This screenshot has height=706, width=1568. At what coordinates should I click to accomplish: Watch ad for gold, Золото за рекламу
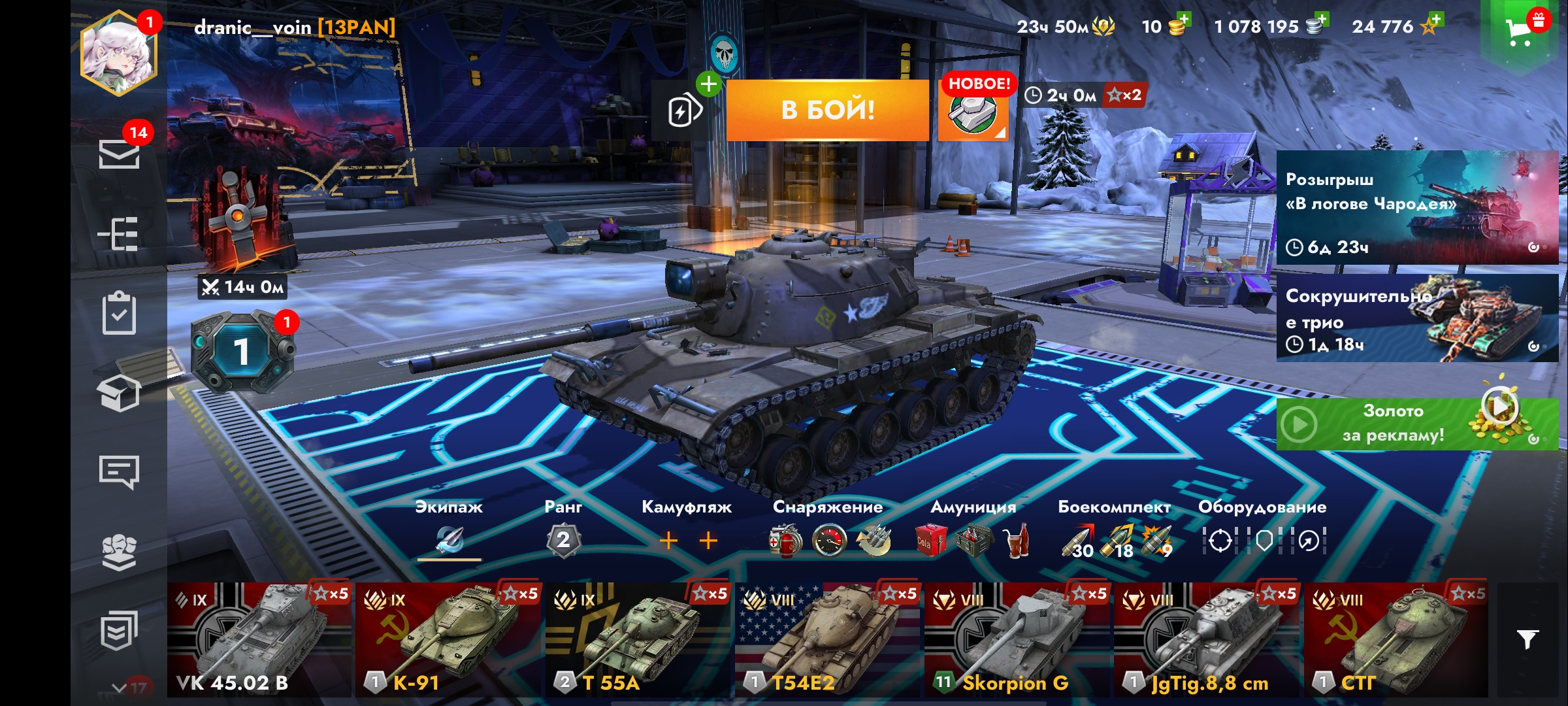point(1416,424)
